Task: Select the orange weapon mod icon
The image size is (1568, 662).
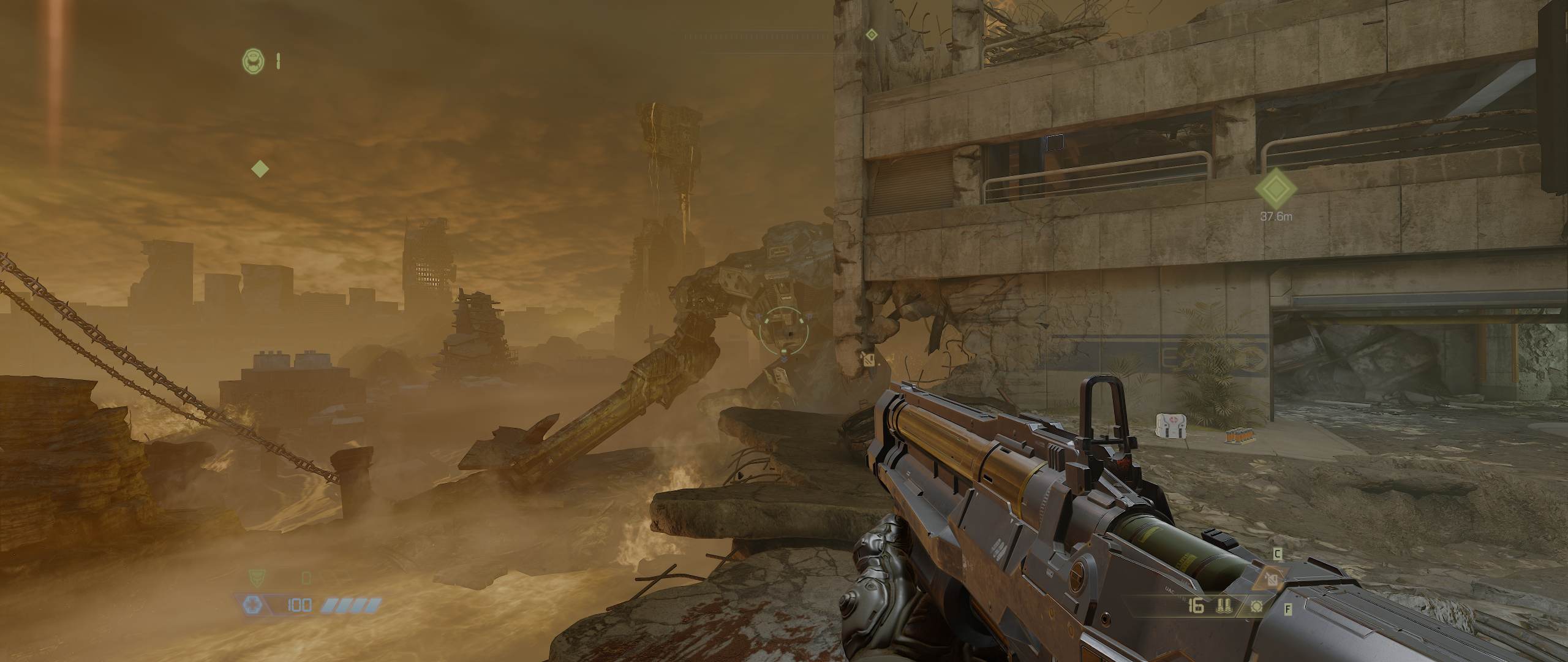Action: click(1273, 579)
